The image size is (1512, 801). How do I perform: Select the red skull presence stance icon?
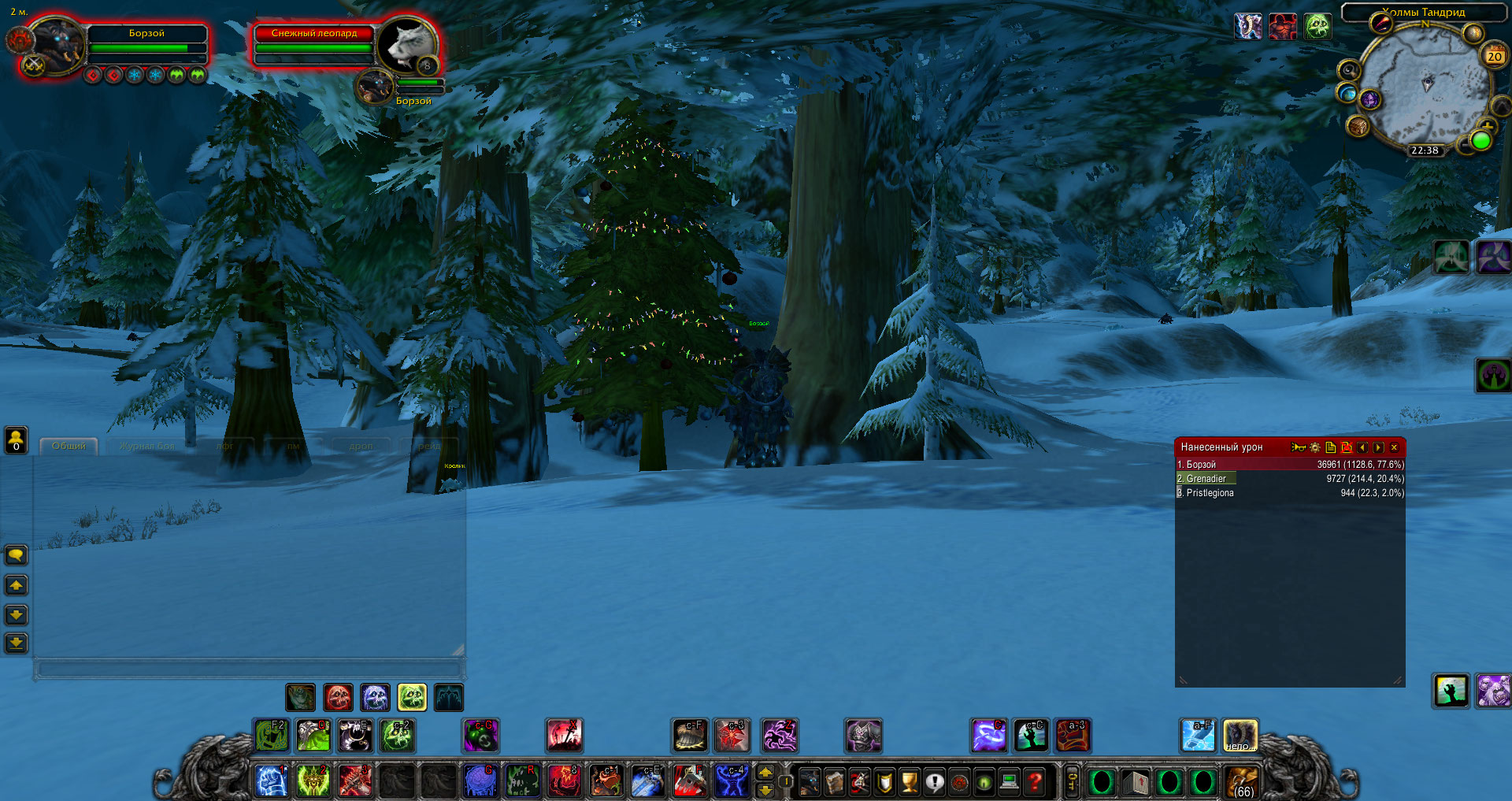[338, 697]
